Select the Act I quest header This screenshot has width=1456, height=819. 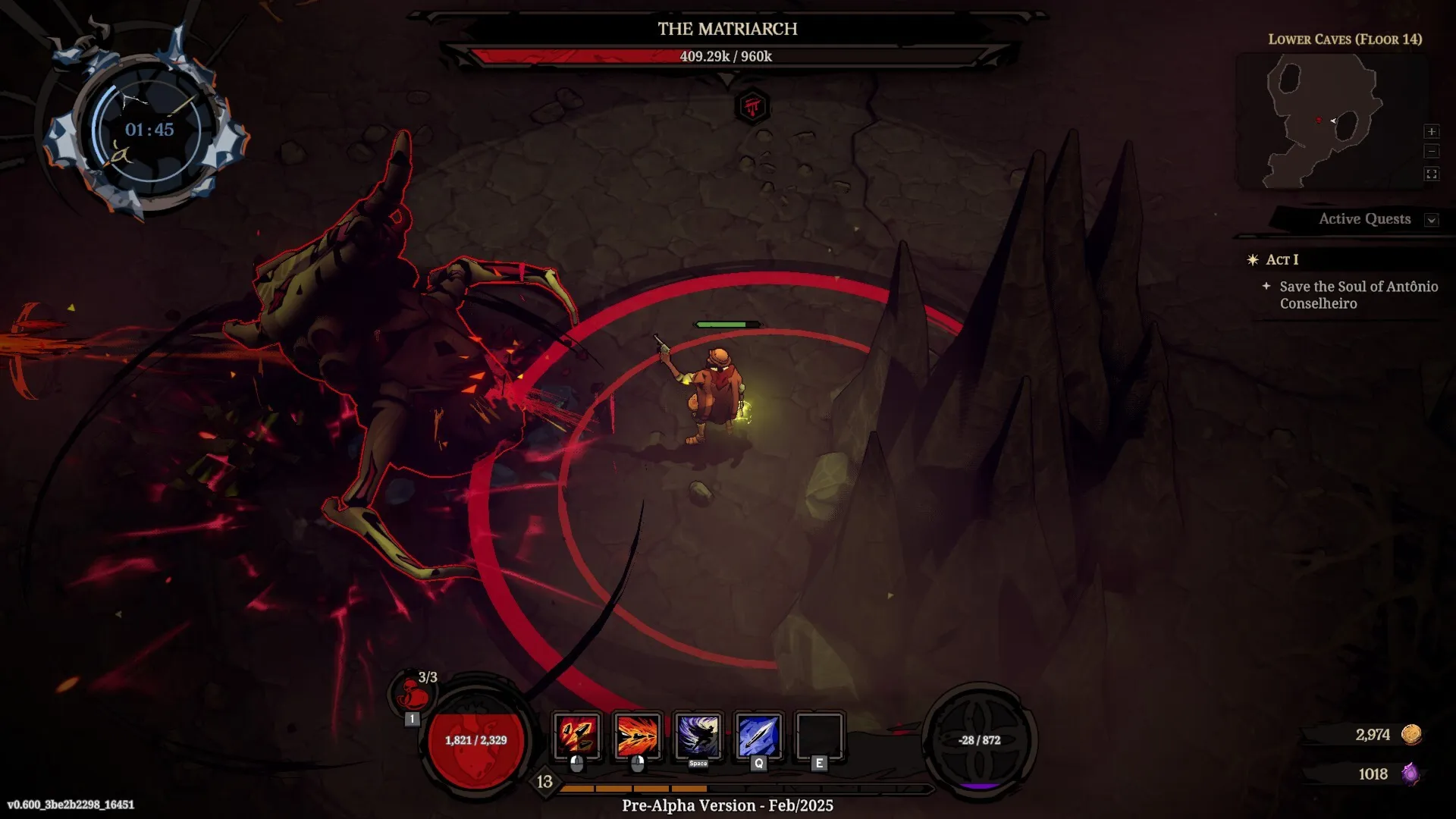[1282, 259]
